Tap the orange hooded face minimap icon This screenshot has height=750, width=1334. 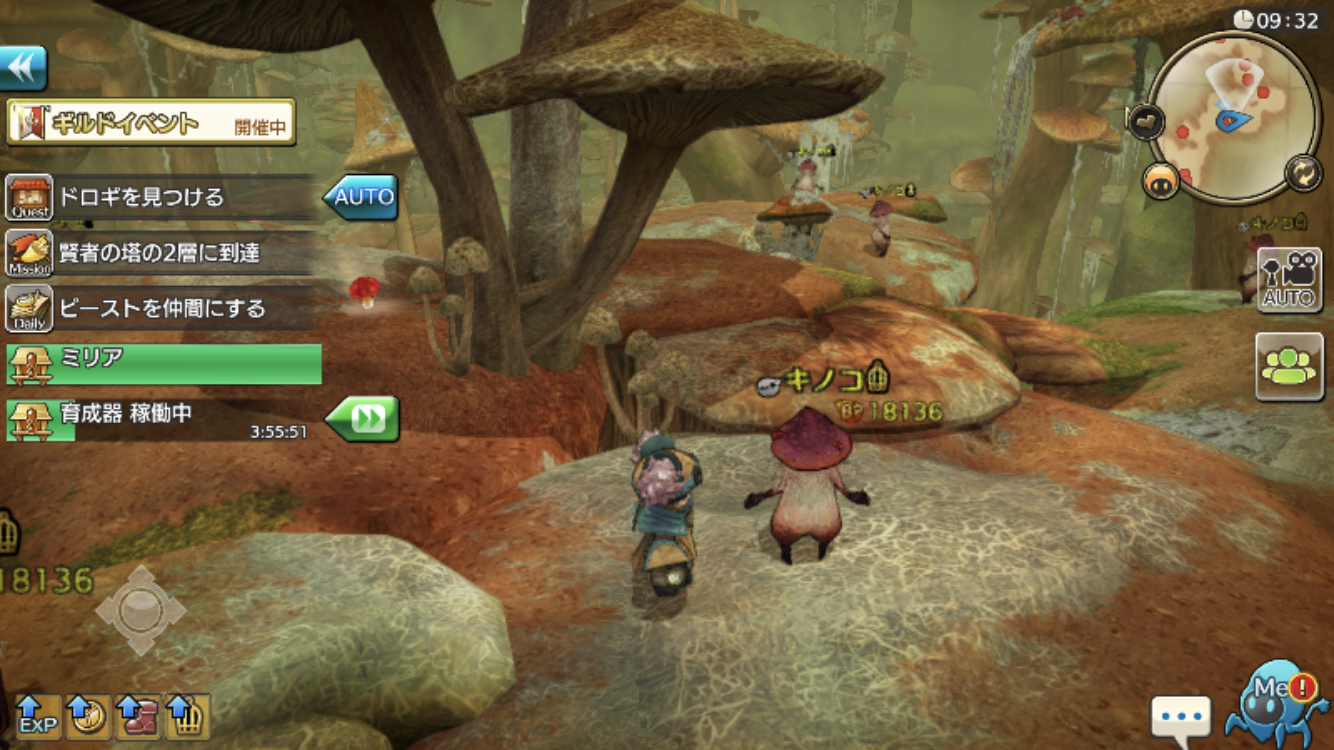(x=1161, y=184)
